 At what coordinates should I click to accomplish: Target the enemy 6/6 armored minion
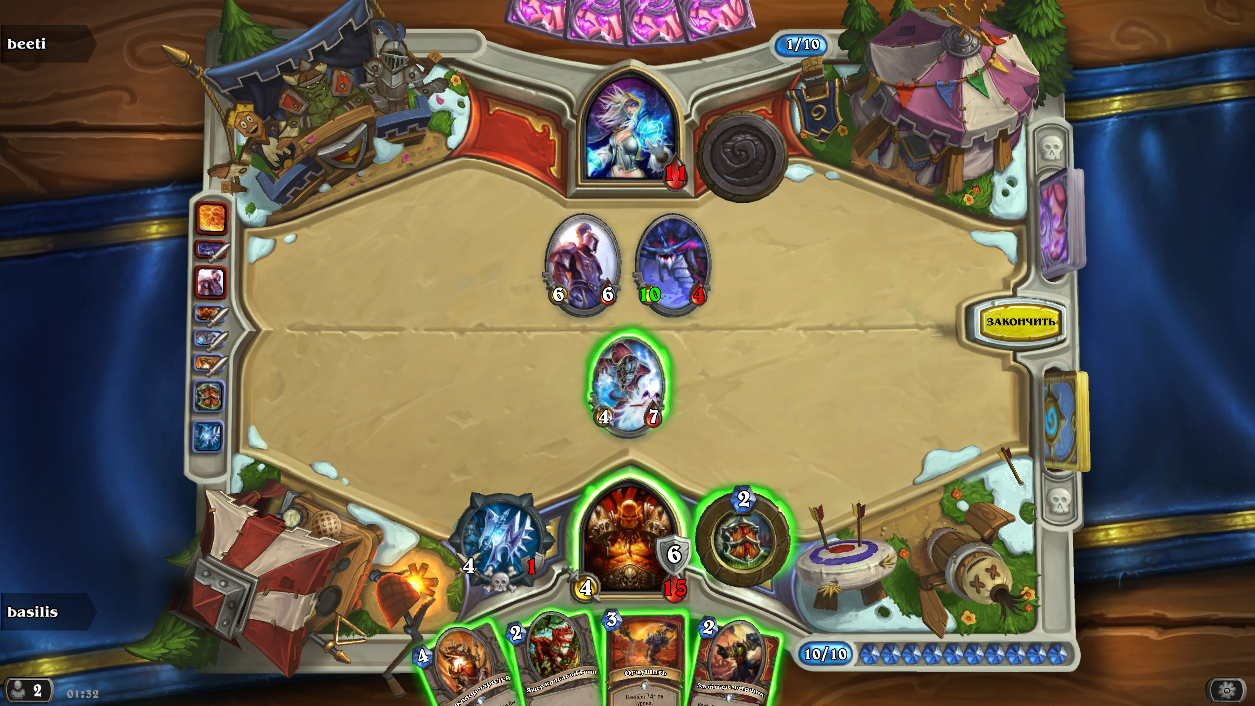pos(582,263)
